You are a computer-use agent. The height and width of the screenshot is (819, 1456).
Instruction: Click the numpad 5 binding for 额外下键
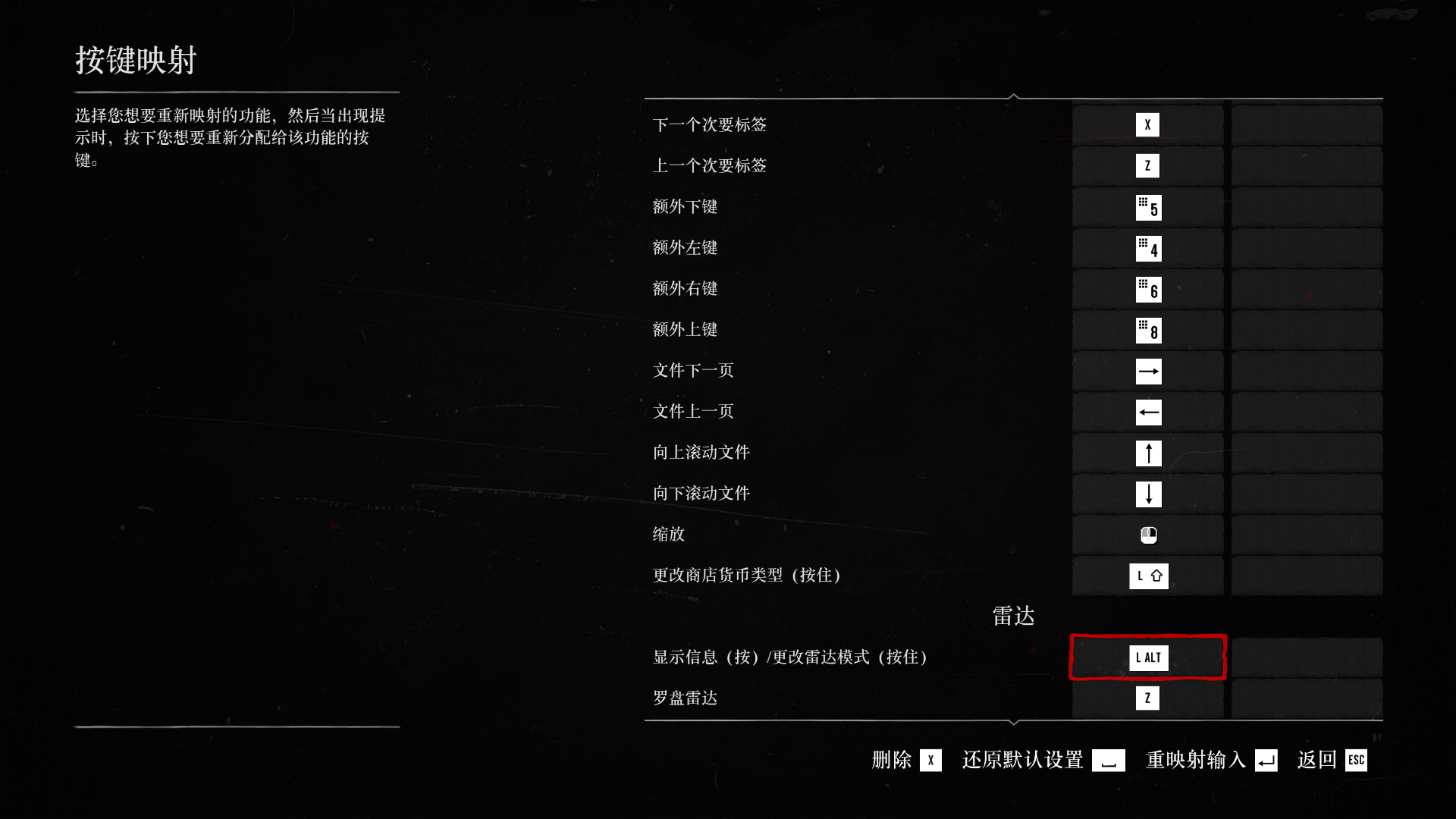(x=1147, y=206)
